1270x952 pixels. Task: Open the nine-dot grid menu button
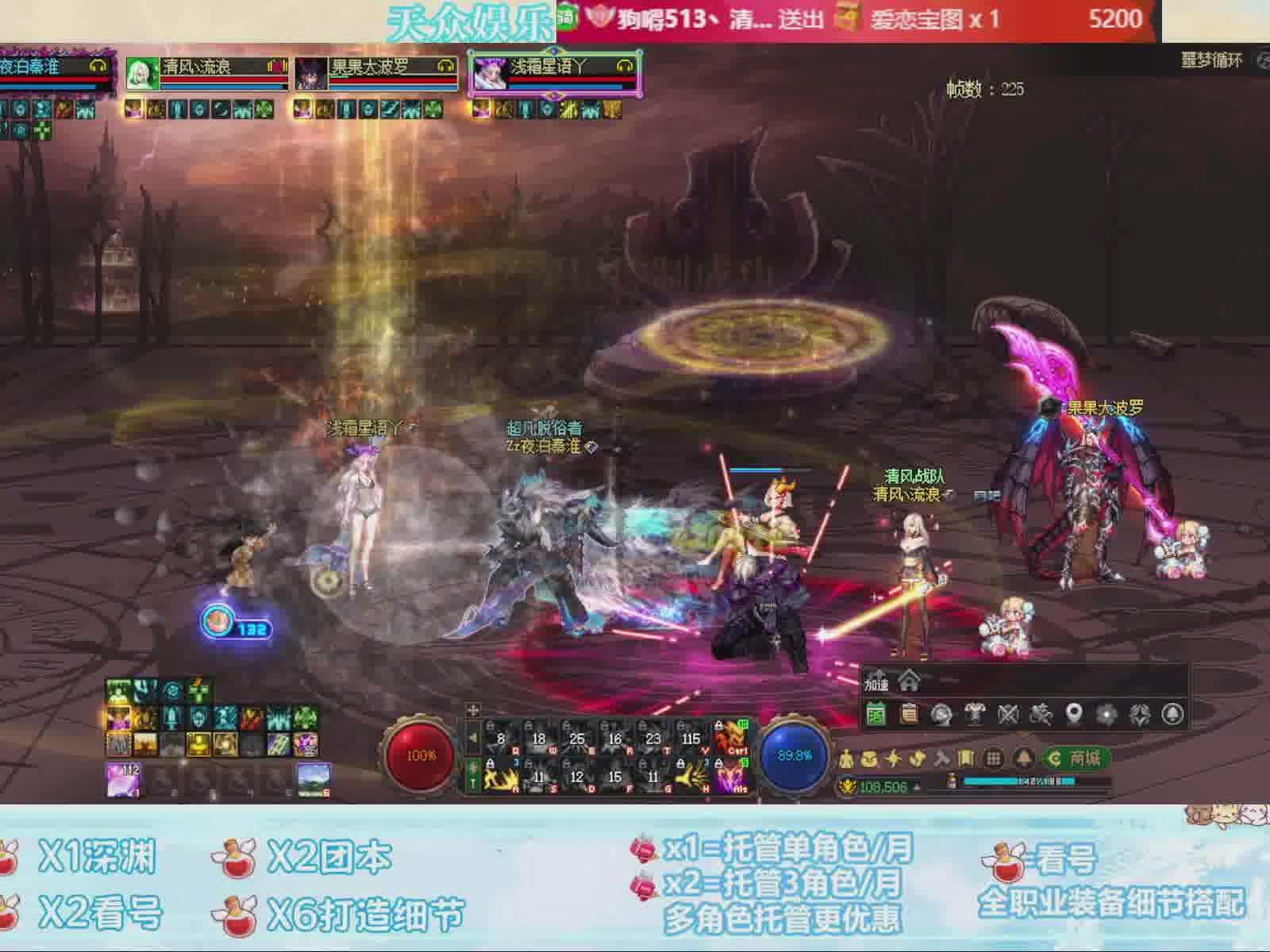pyautogui.click(x=993, y=758)
